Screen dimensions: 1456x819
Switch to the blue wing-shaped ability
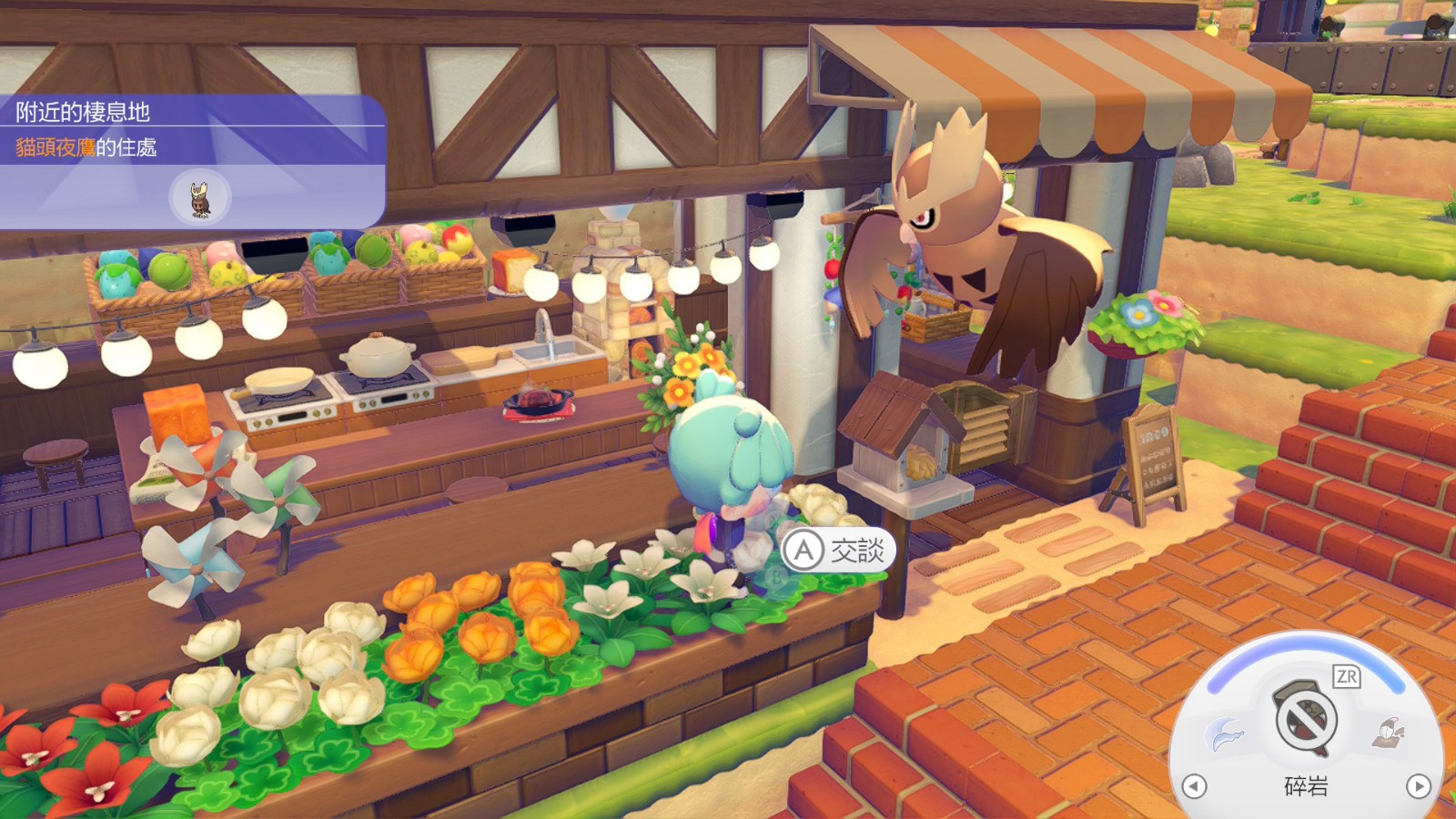1225,733
